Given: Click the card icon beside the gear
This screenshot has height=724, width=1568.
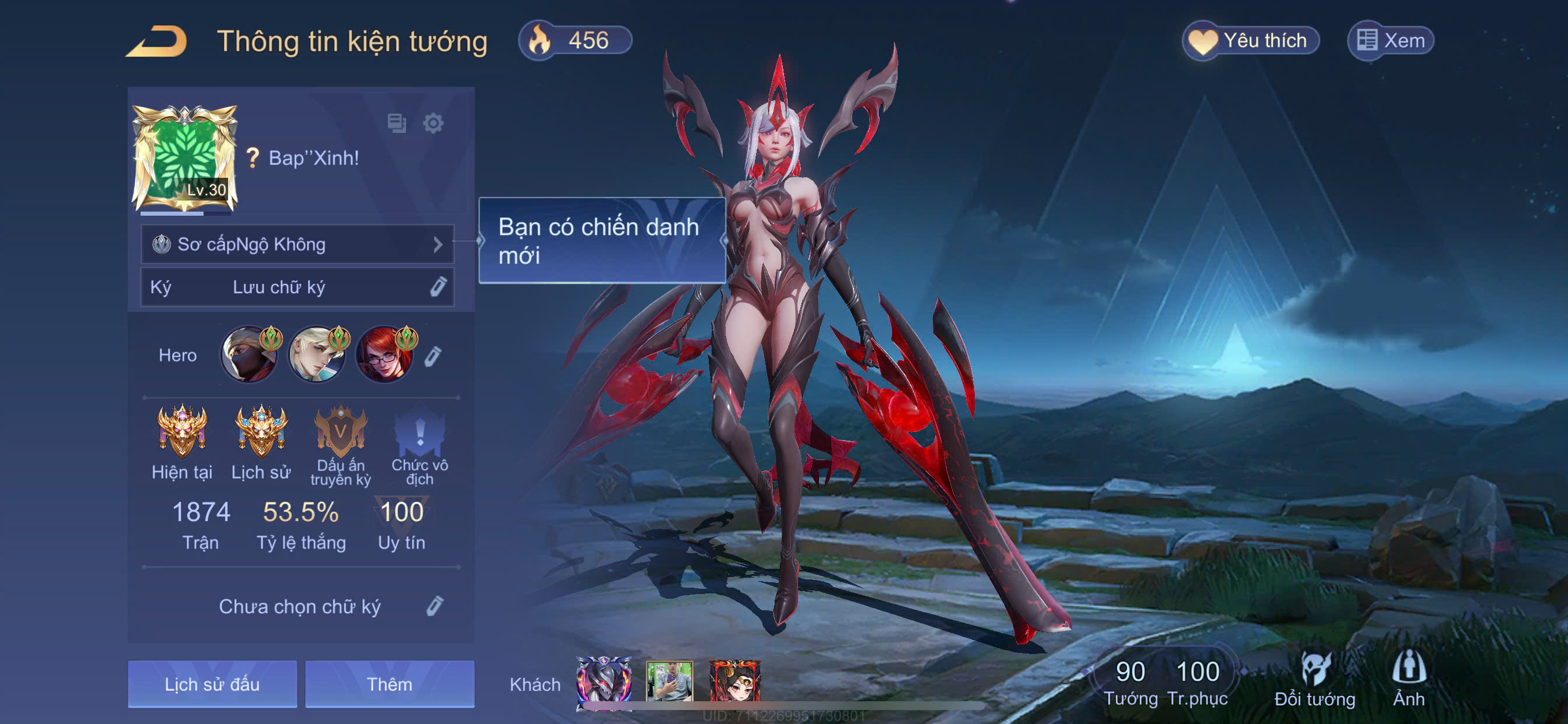Looking at the screenshot, I should 397,124.
